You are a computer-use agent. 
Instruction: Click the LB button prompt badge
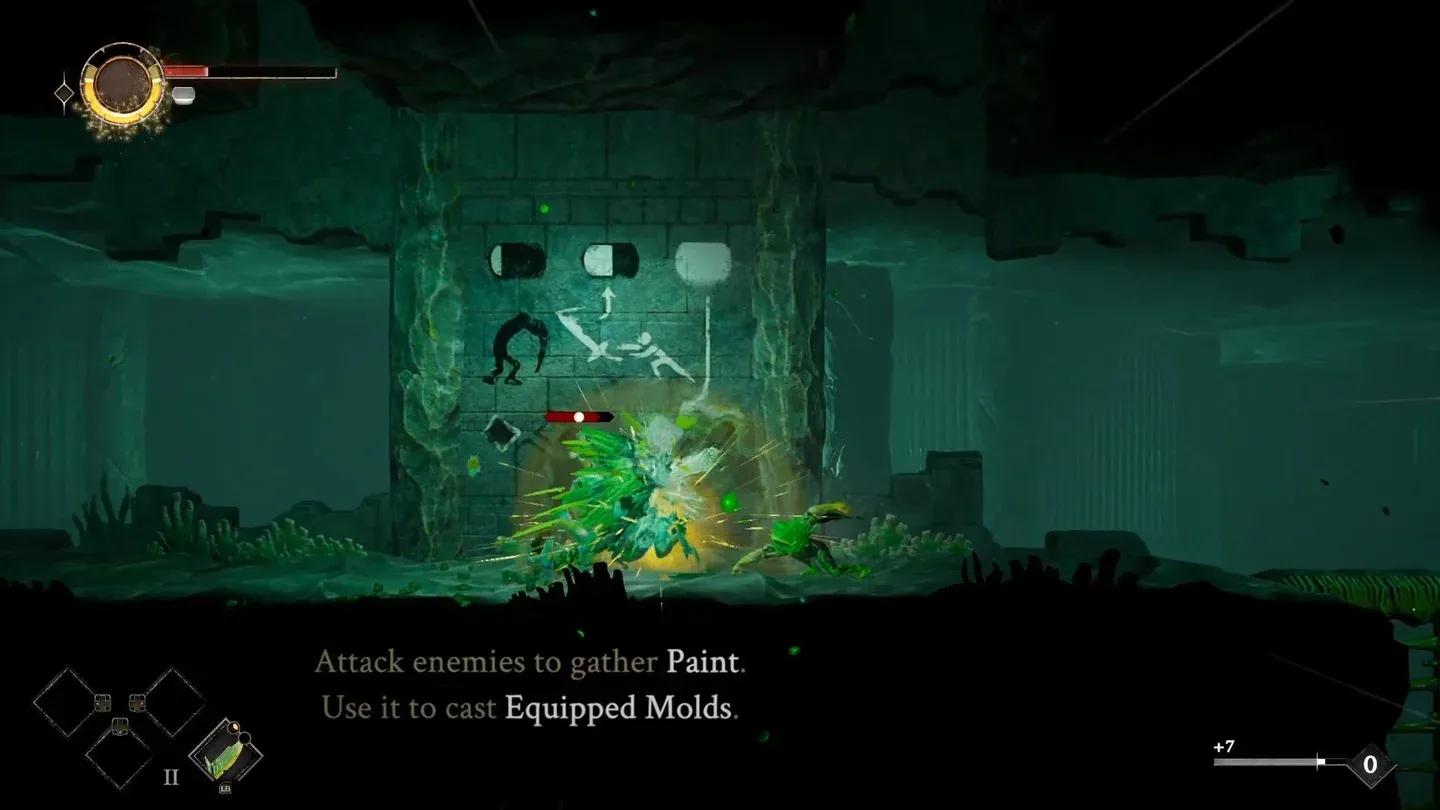[226, 788]
